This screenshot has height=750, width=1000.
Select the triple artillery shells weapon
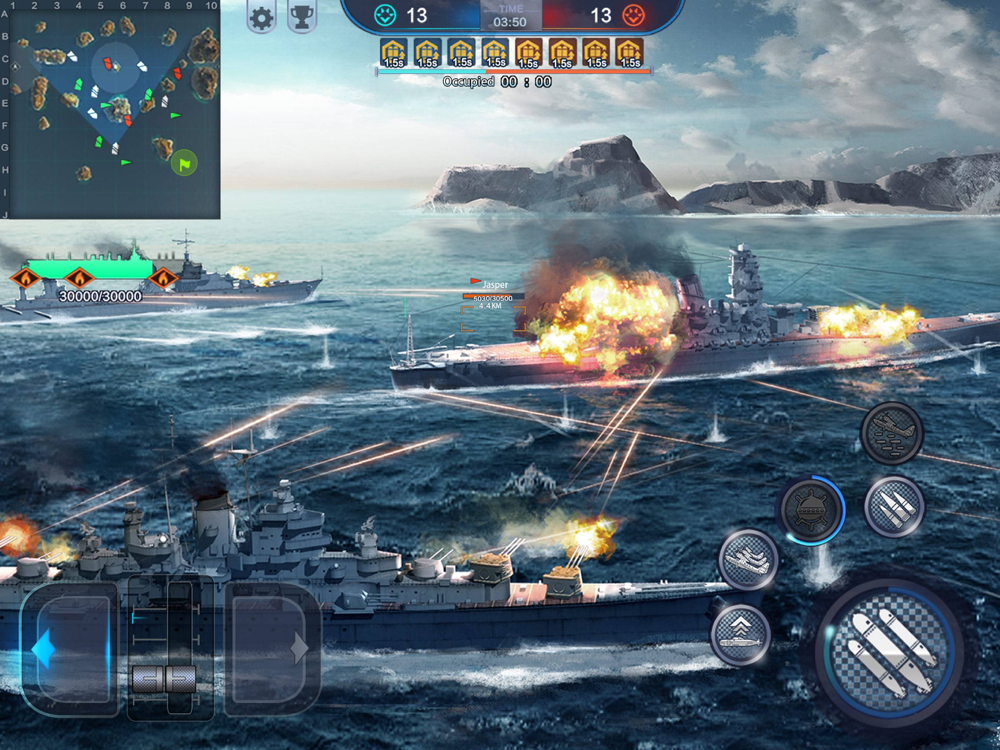point(893,506)
